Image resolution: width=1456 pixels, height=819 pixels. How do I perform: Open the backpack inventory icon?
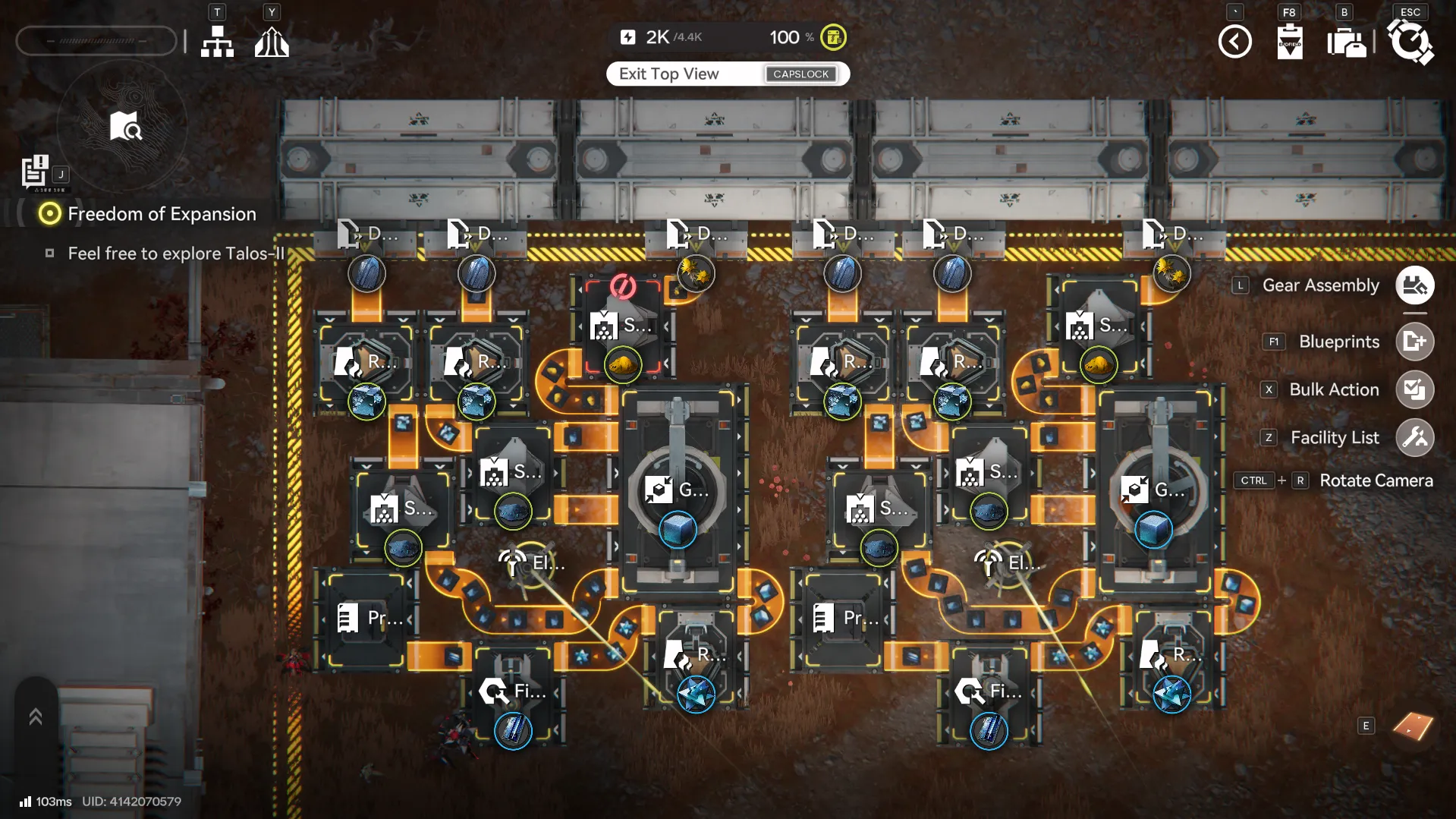coord(1346,43)
